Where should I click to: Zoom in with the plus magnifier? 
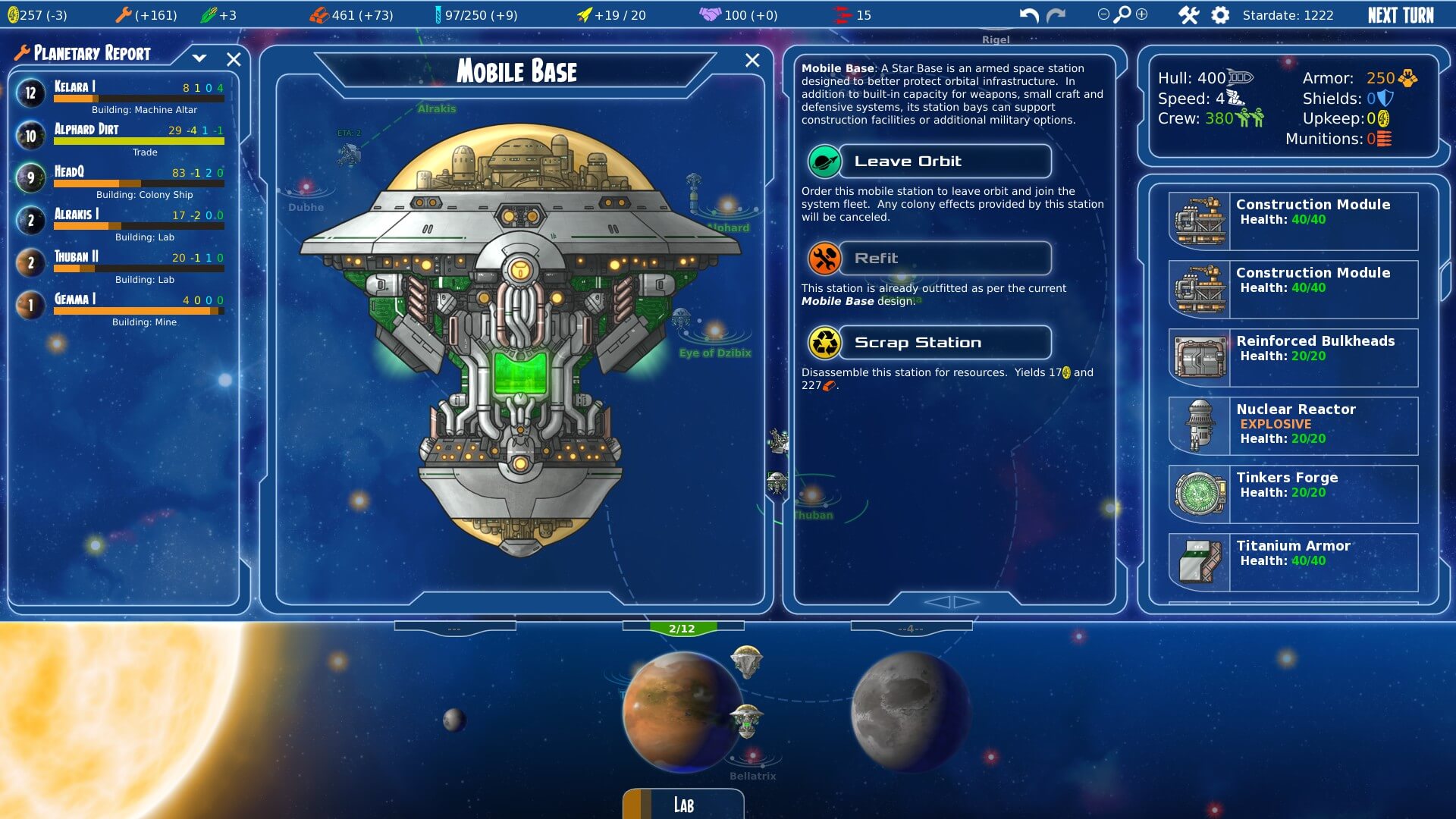[x=1142, y=14]
